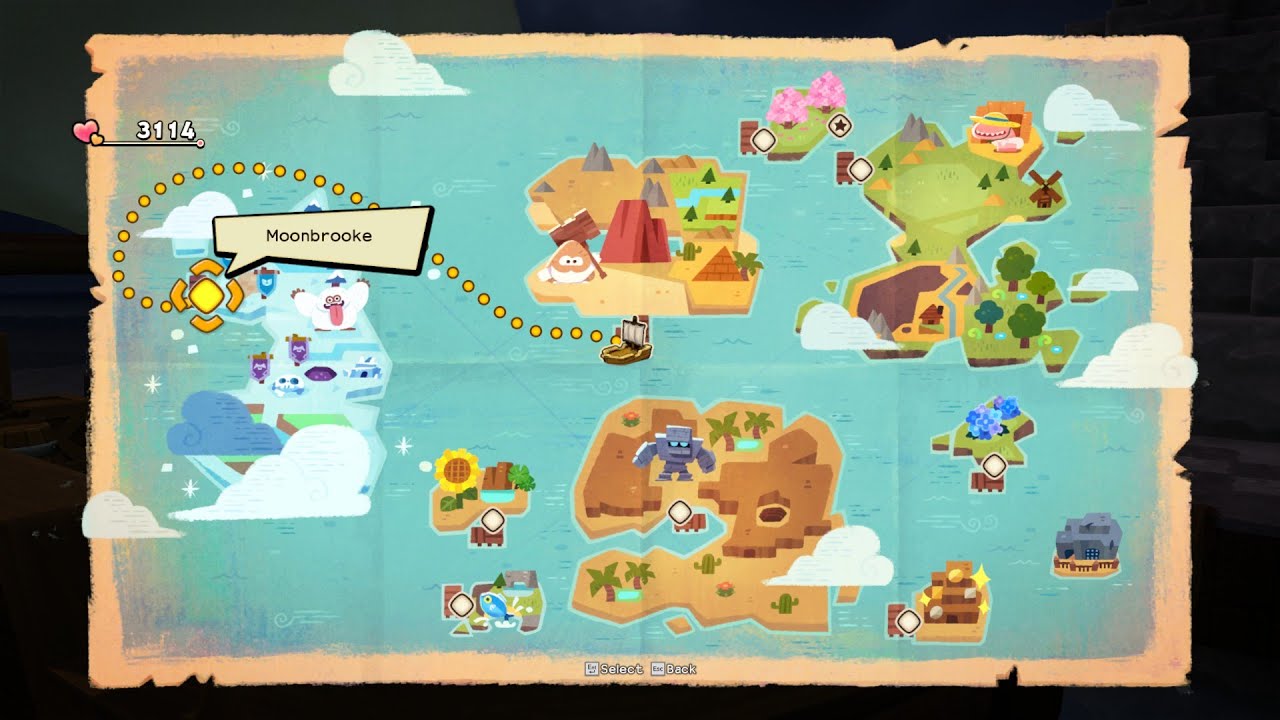
Task: Select the Moonbrooke destination marker
Action: click(206, 294)
